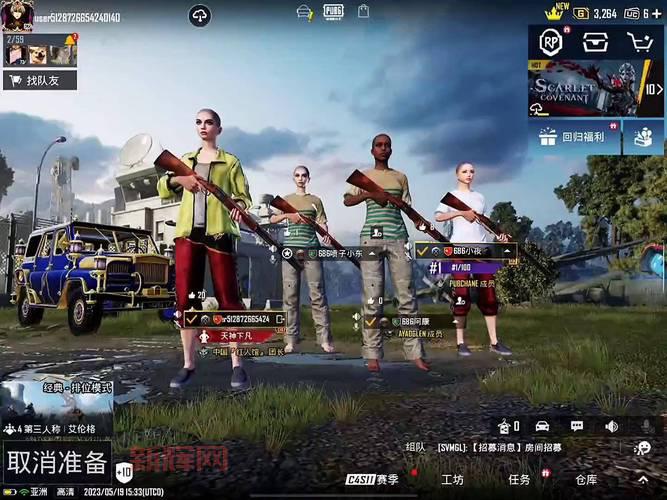Open the vehicle car icon
Screen dimensions: 667x500
point(542,426)
